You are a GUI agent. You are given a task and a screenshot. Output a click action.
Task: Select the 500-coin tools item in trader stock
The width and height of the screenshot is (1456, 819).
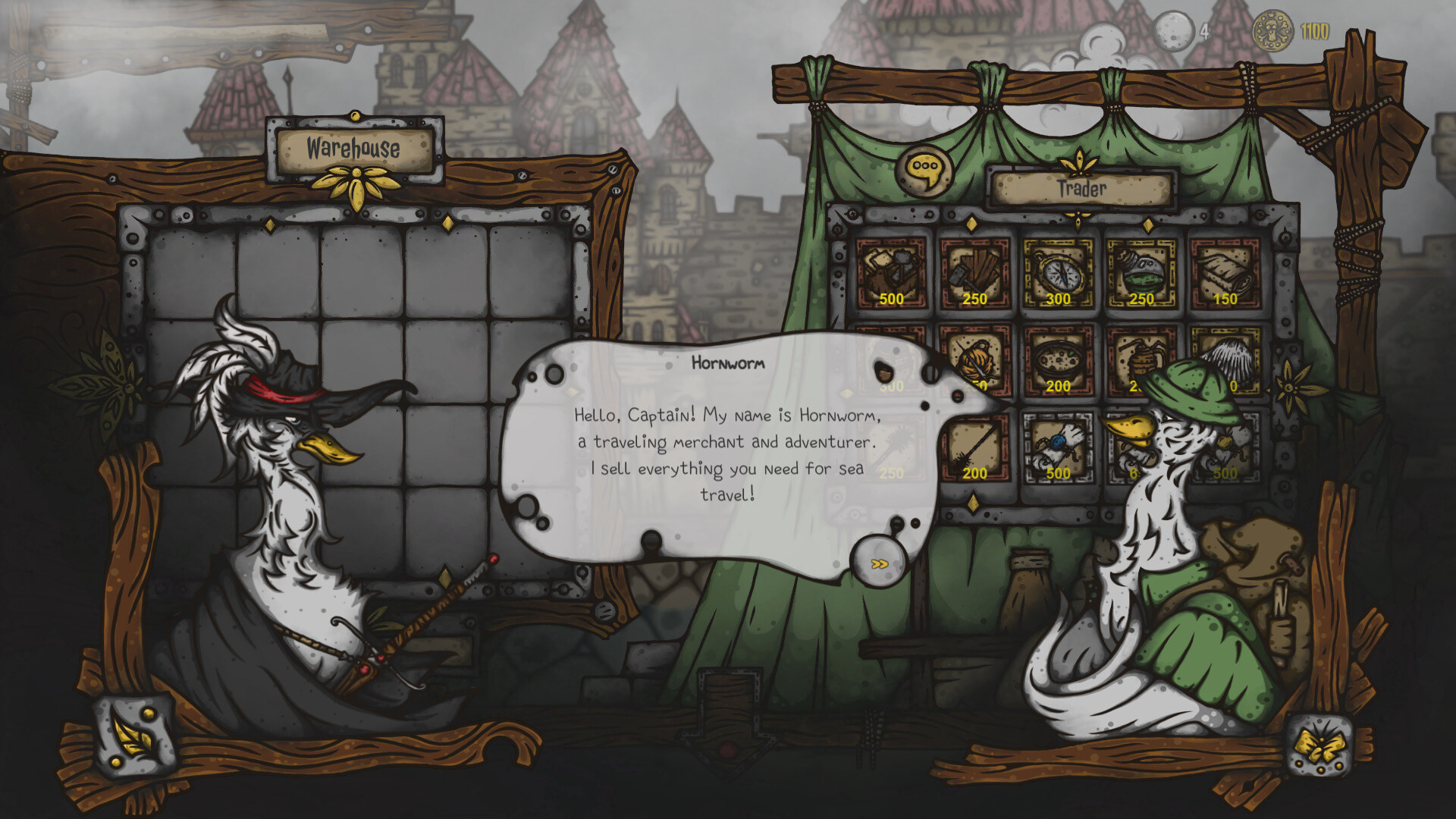tap(891, 269)
